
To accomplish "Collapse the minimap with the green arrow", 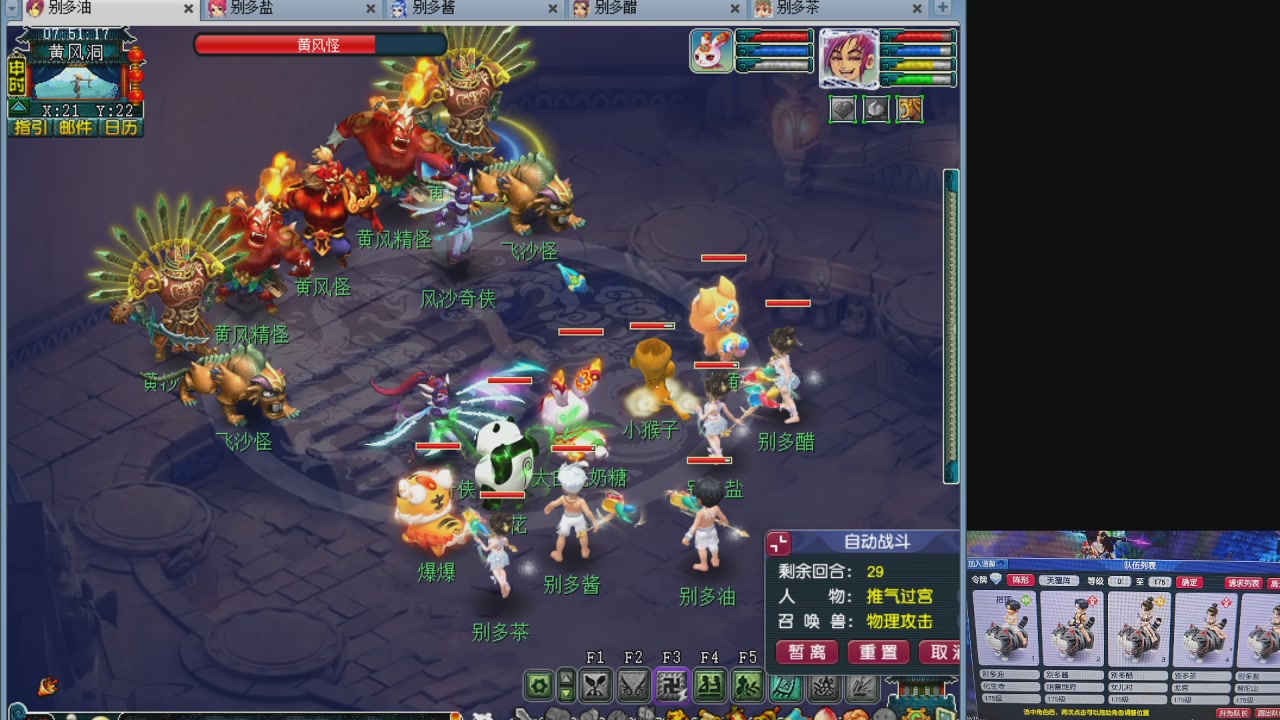I will coord(18,108).
